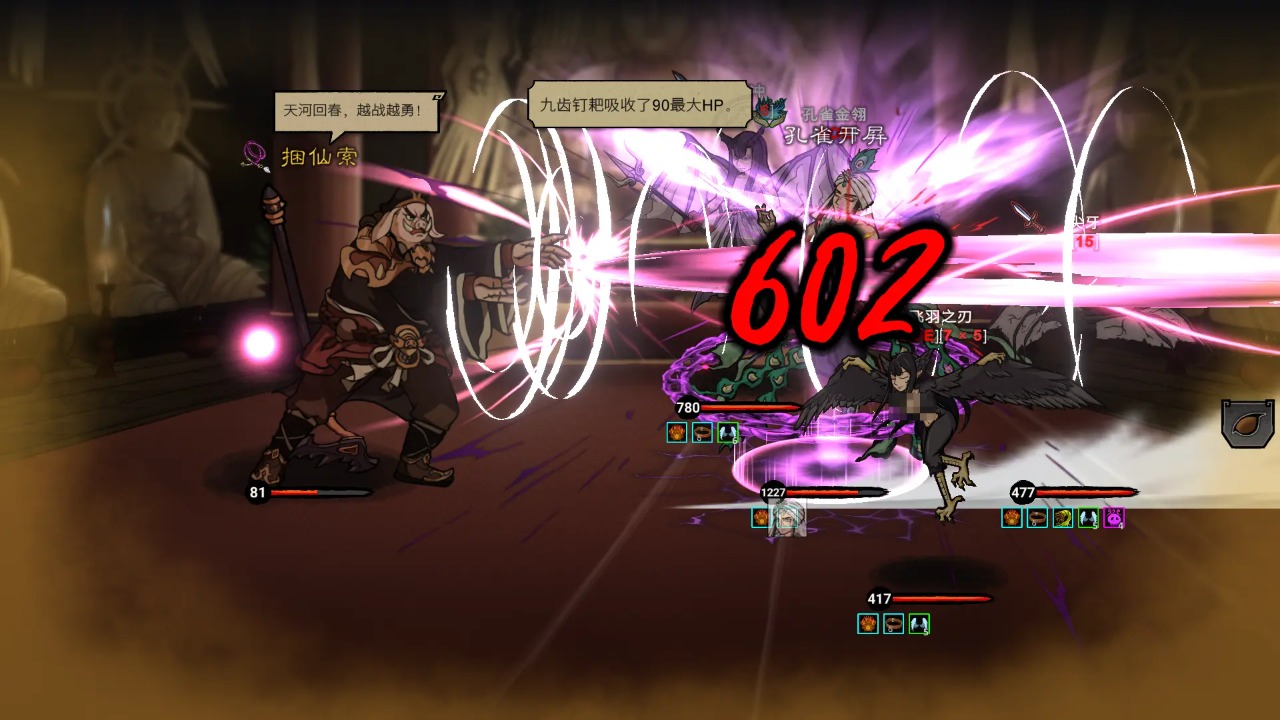Inspect the pink pig status icon

point(1113,518)
